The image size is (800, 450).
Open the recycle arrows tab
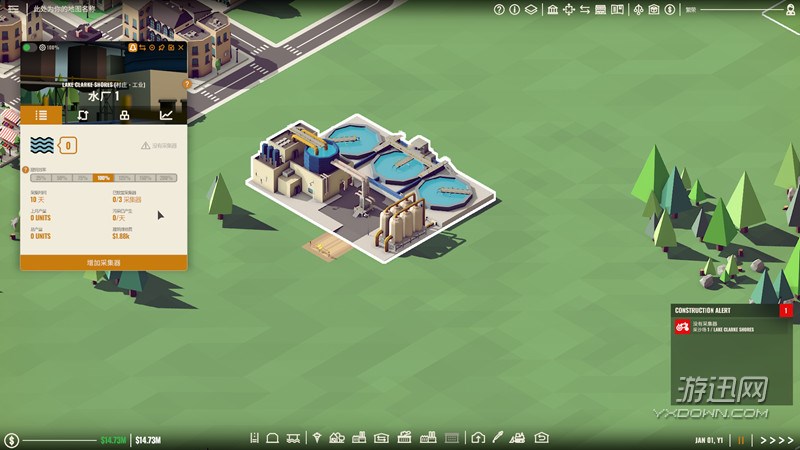[x=82, y=115]
